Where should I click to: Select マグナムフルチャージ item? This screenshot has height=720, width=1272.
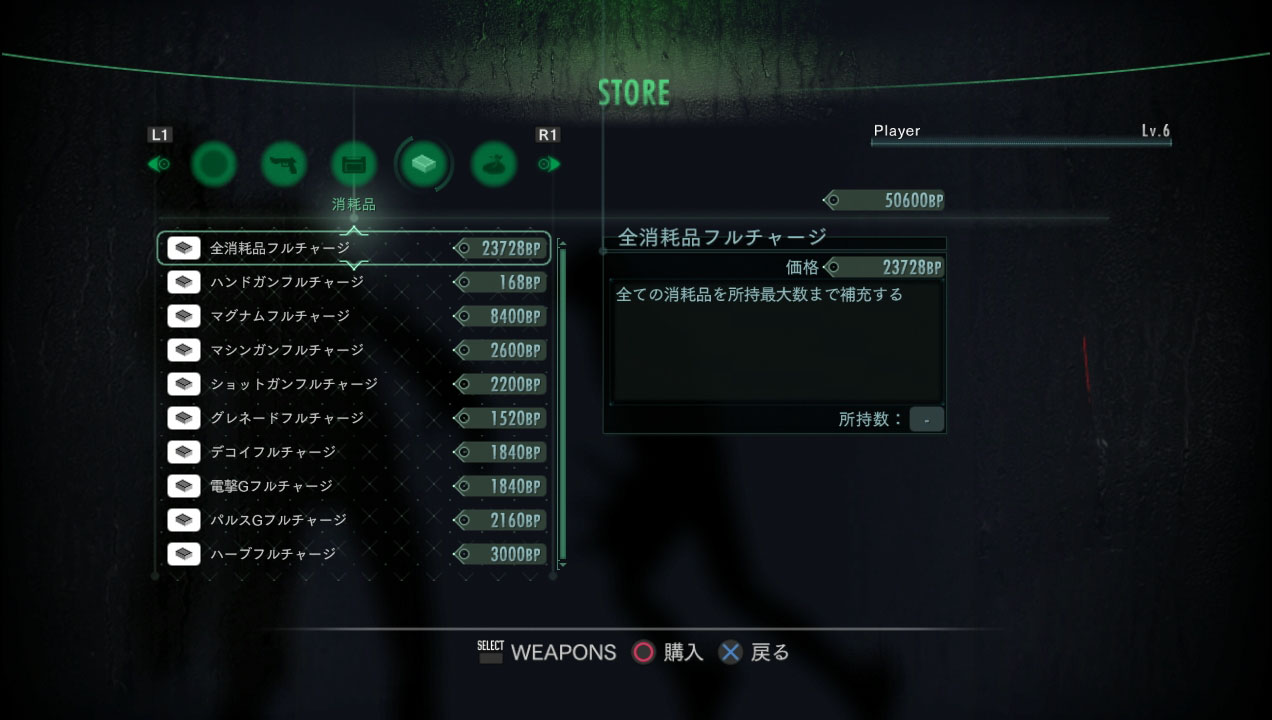tap(354, 316)
